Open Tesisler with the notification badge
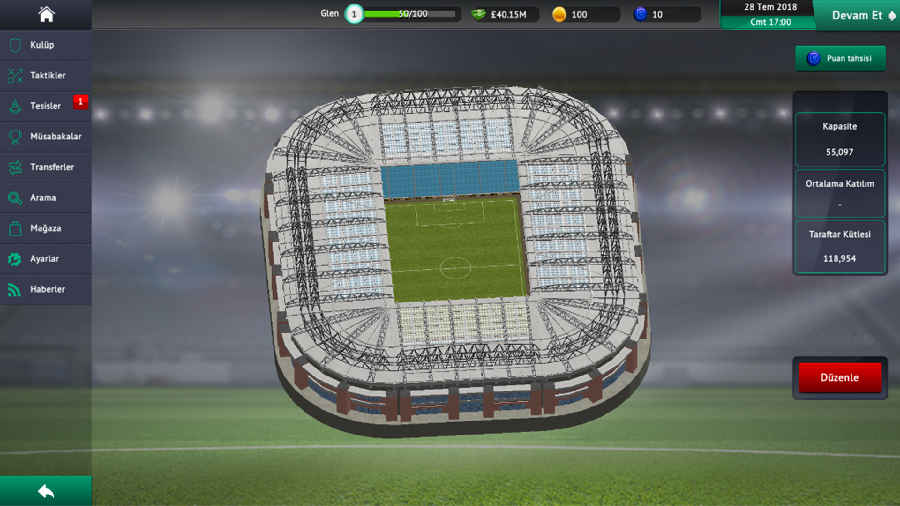This screenshot has width=900, height=506. (x=46, y=106)
